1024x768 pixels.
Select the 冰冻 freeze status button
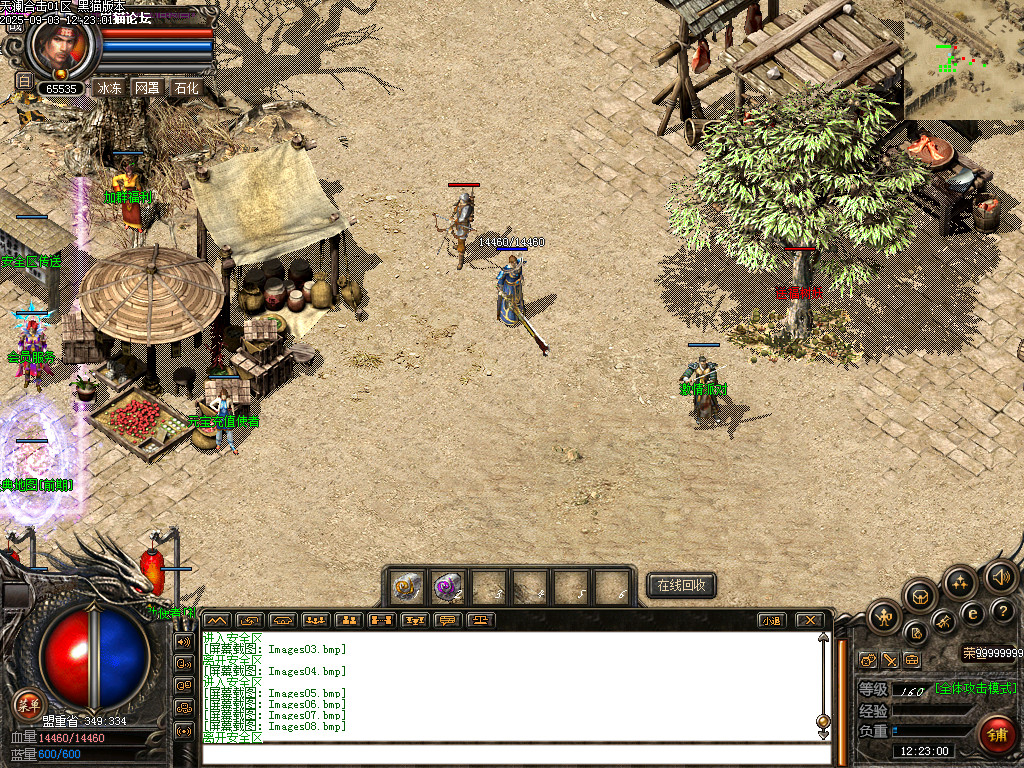pyautogui.click(x=108, y=88)
